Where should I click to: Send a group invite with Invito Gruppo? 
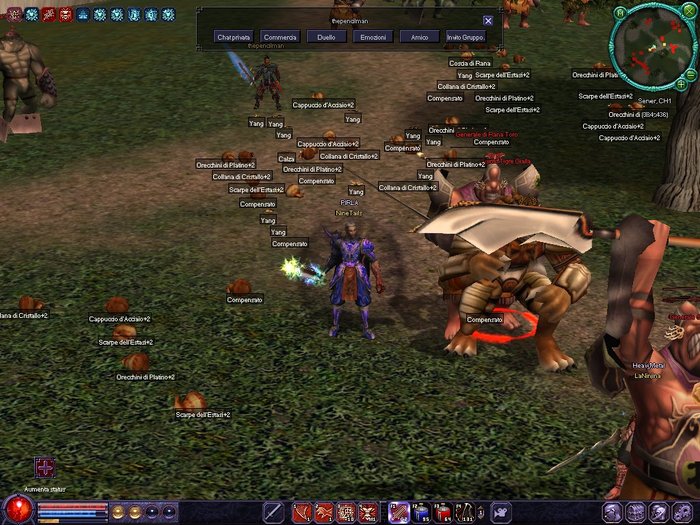tap(467, 37)
